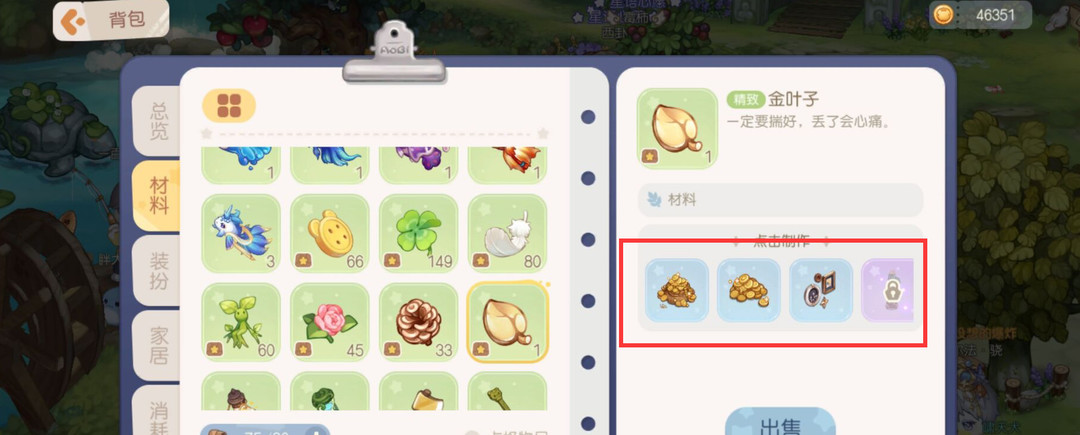
Task: Craft the small gold coin pile recipe
Action: [x=749, y=290]
